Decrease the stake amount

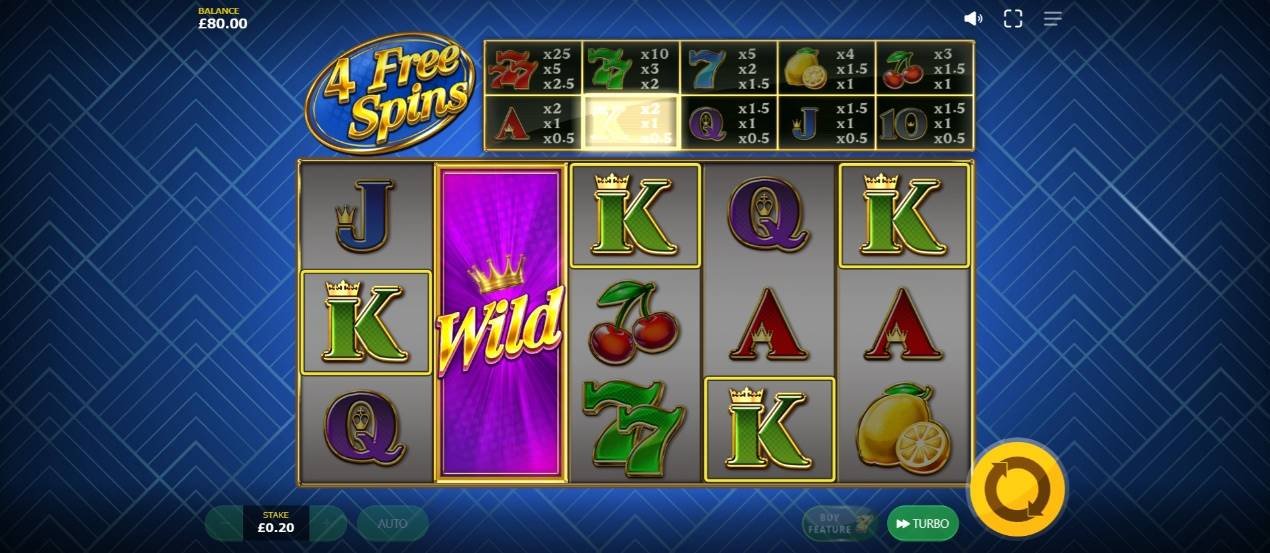click(x=225, y=523)
